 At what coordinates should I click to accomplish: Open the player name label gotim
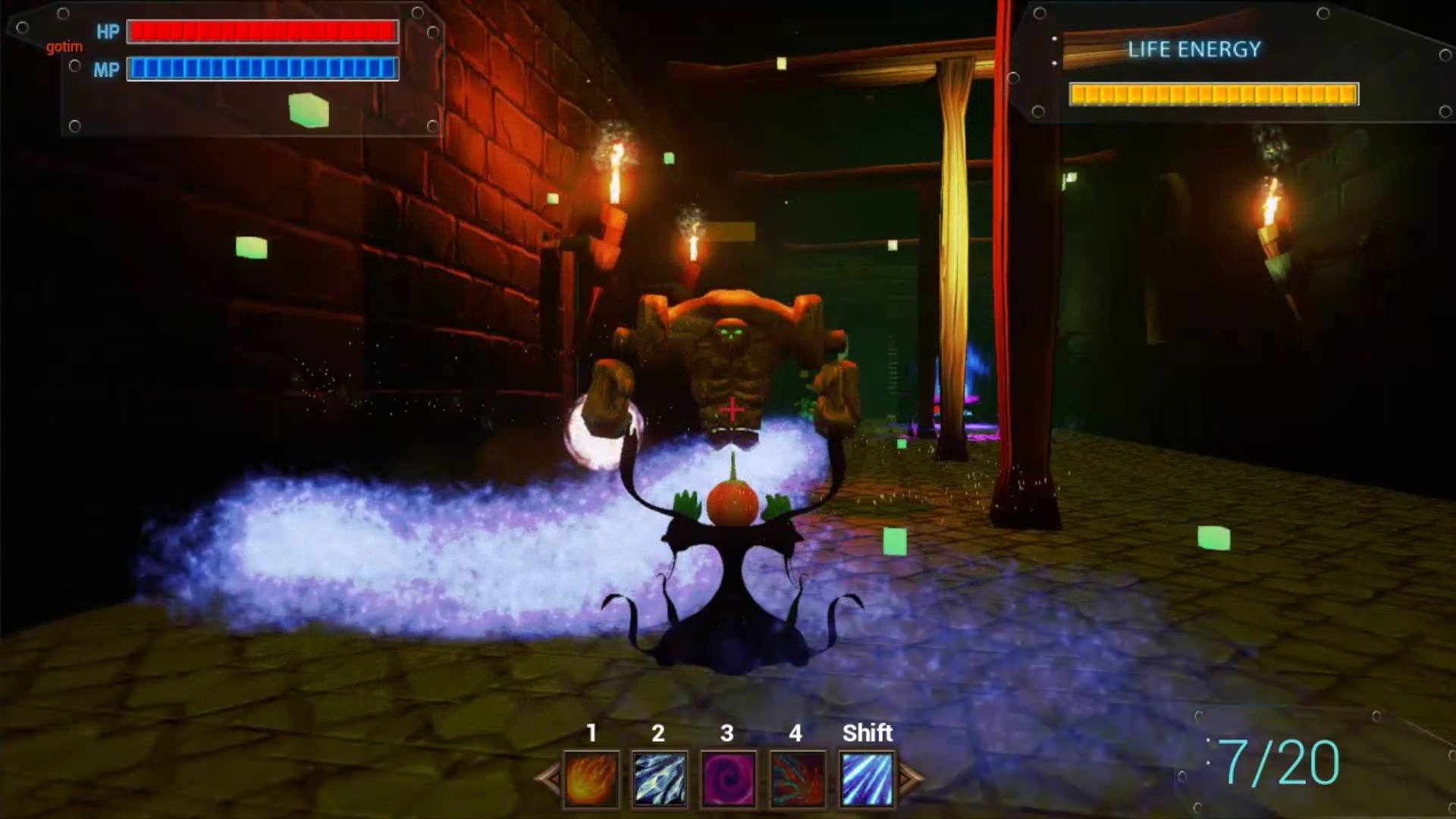(x=64, y=46)
